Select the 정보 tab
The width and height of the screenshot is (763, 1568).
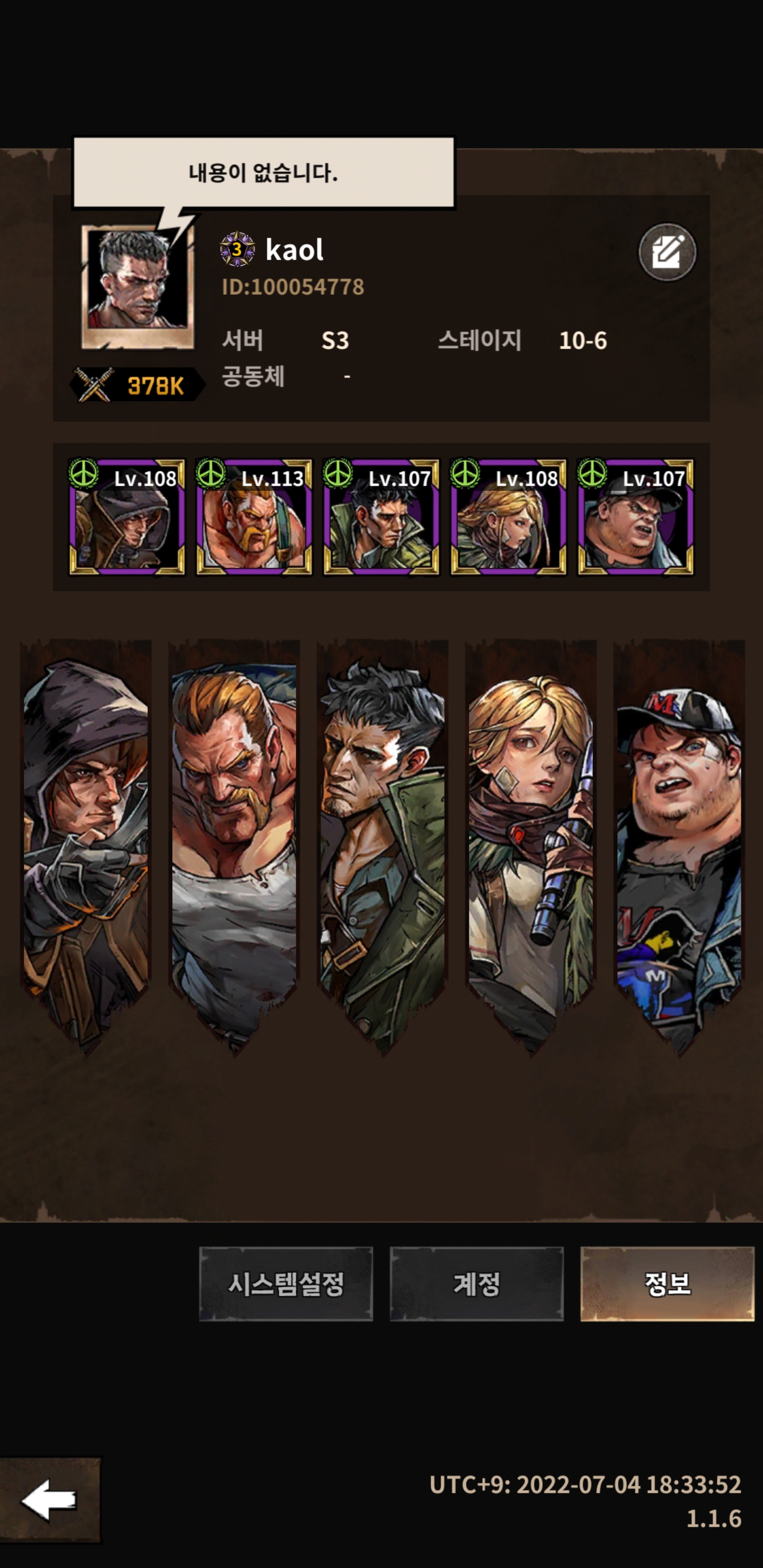pos(667,1283)
